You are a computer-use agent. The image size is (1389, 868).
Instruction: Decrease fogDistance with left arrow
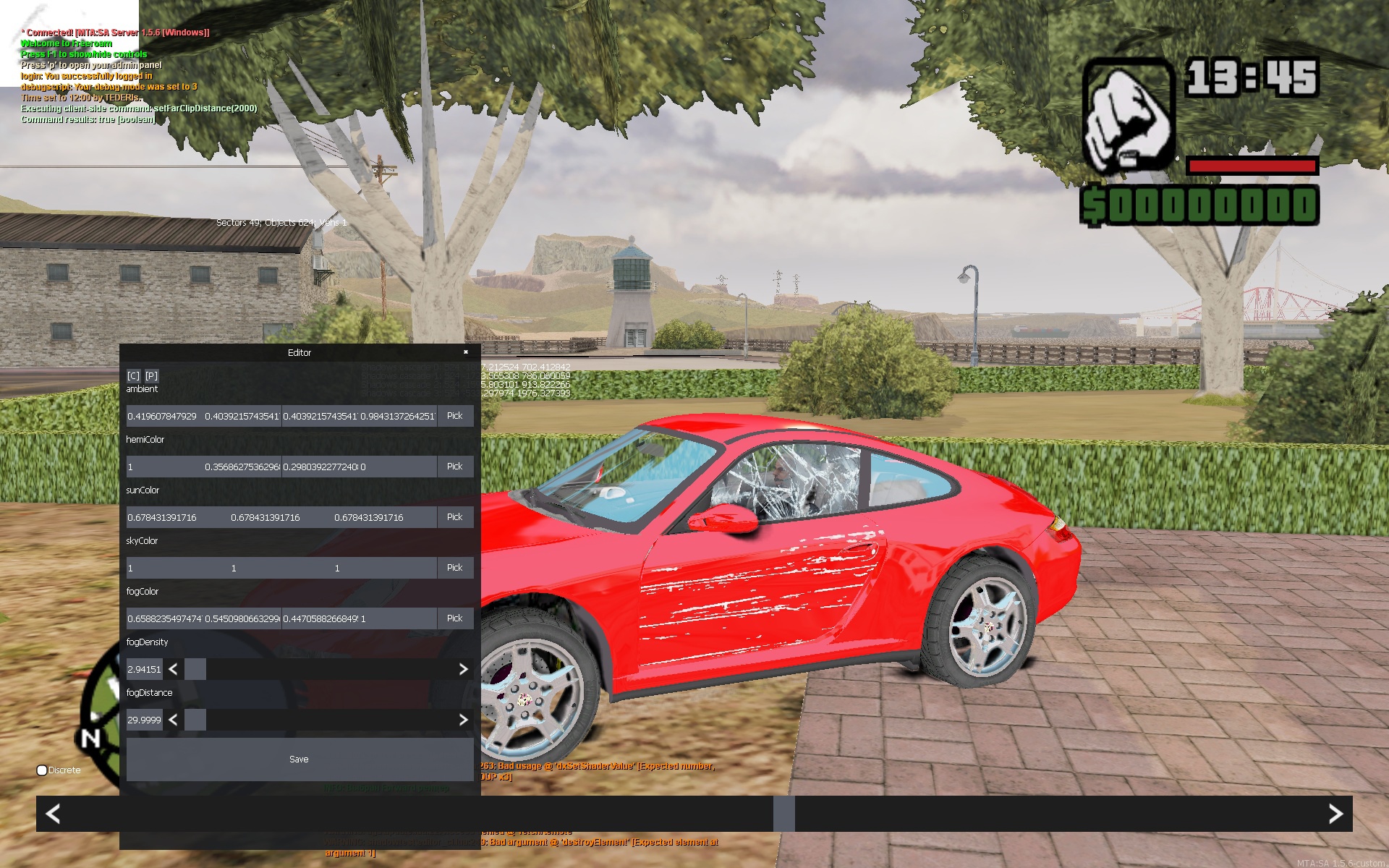173,720
